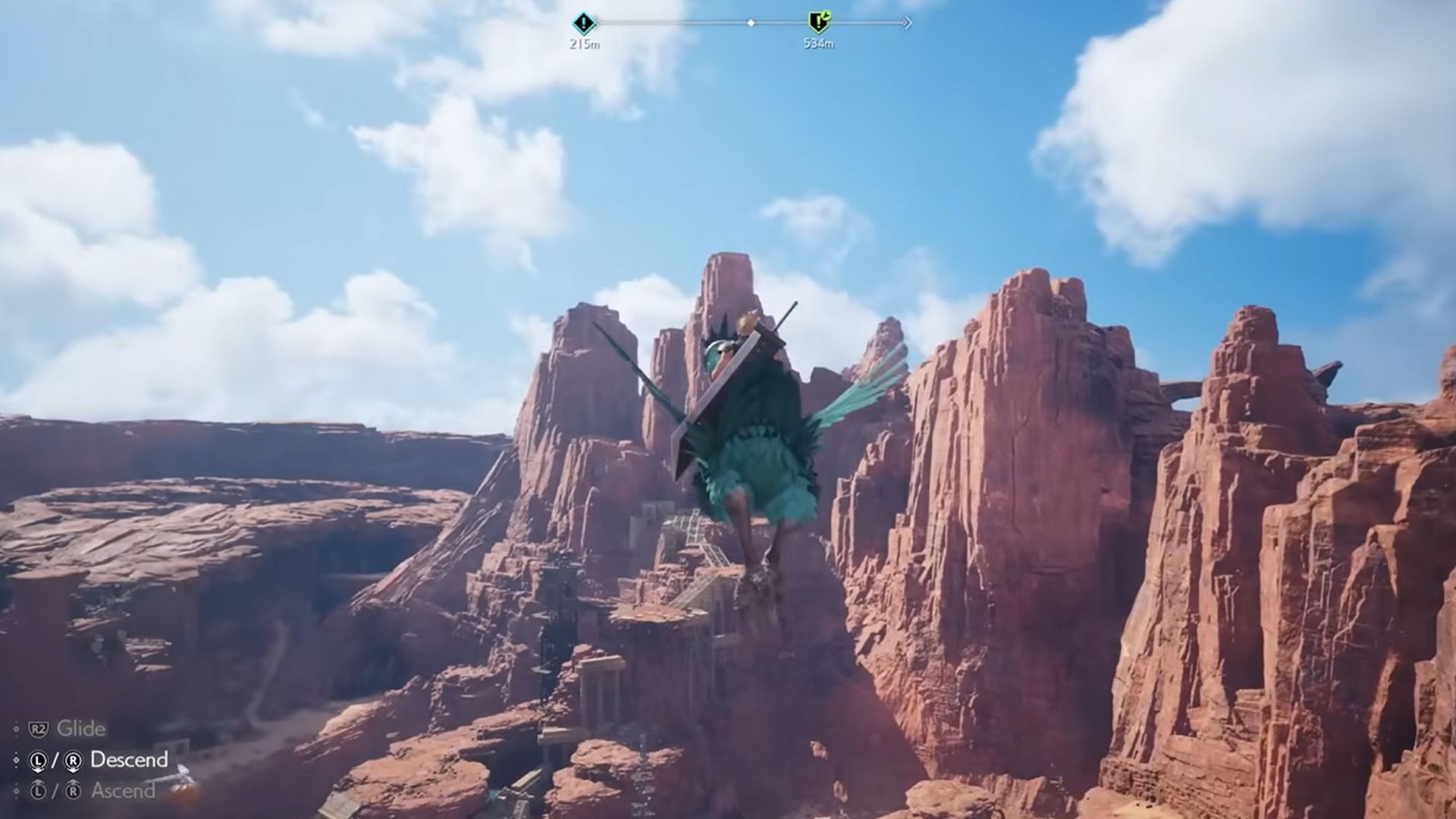Image resolution: width=1456 pixels, height=819 pixels.
Task: Select the right stick Descend icon
Action: coord(74,761)
